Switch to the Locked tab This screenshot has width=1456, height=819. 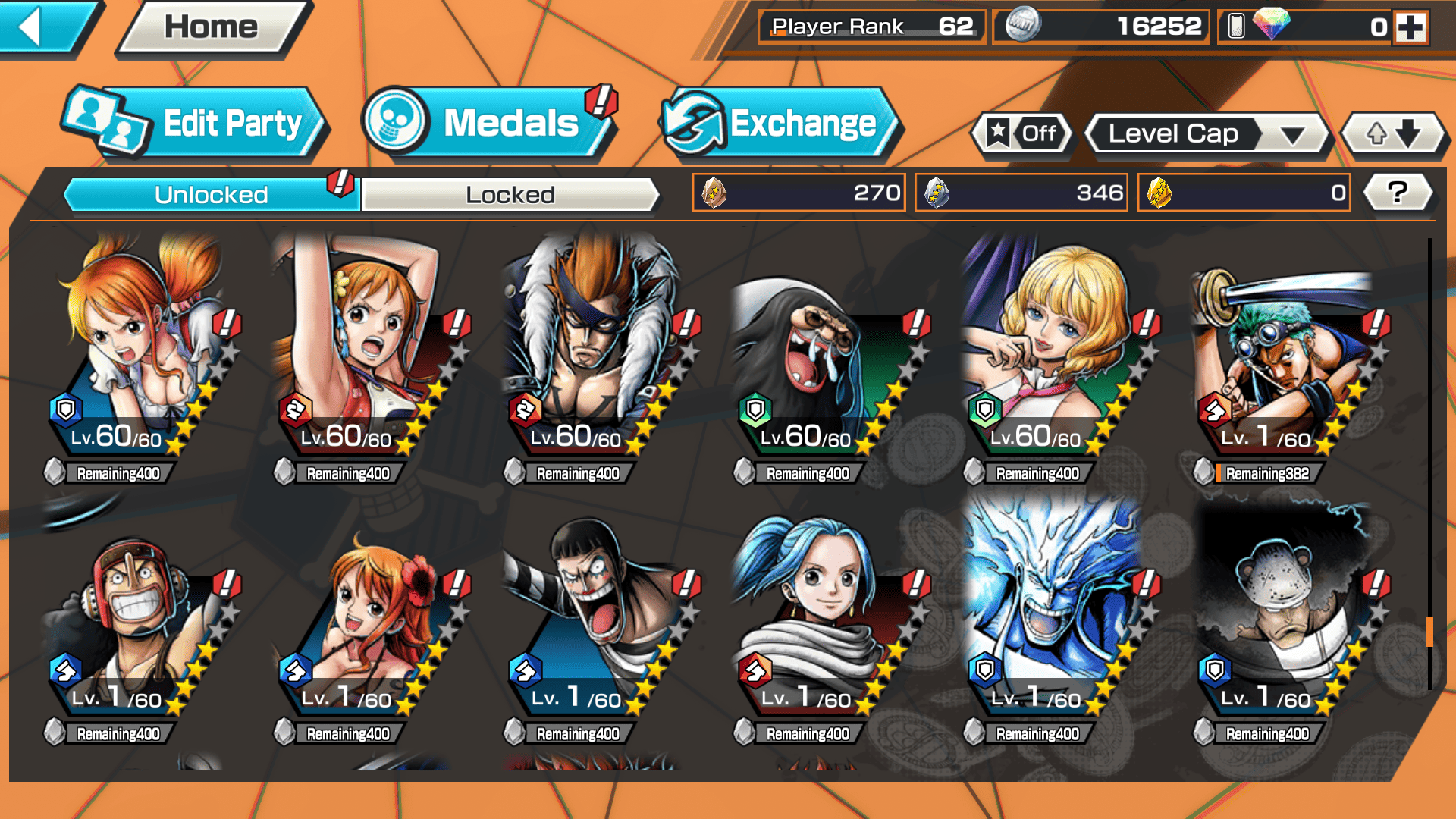pos(510,195)
